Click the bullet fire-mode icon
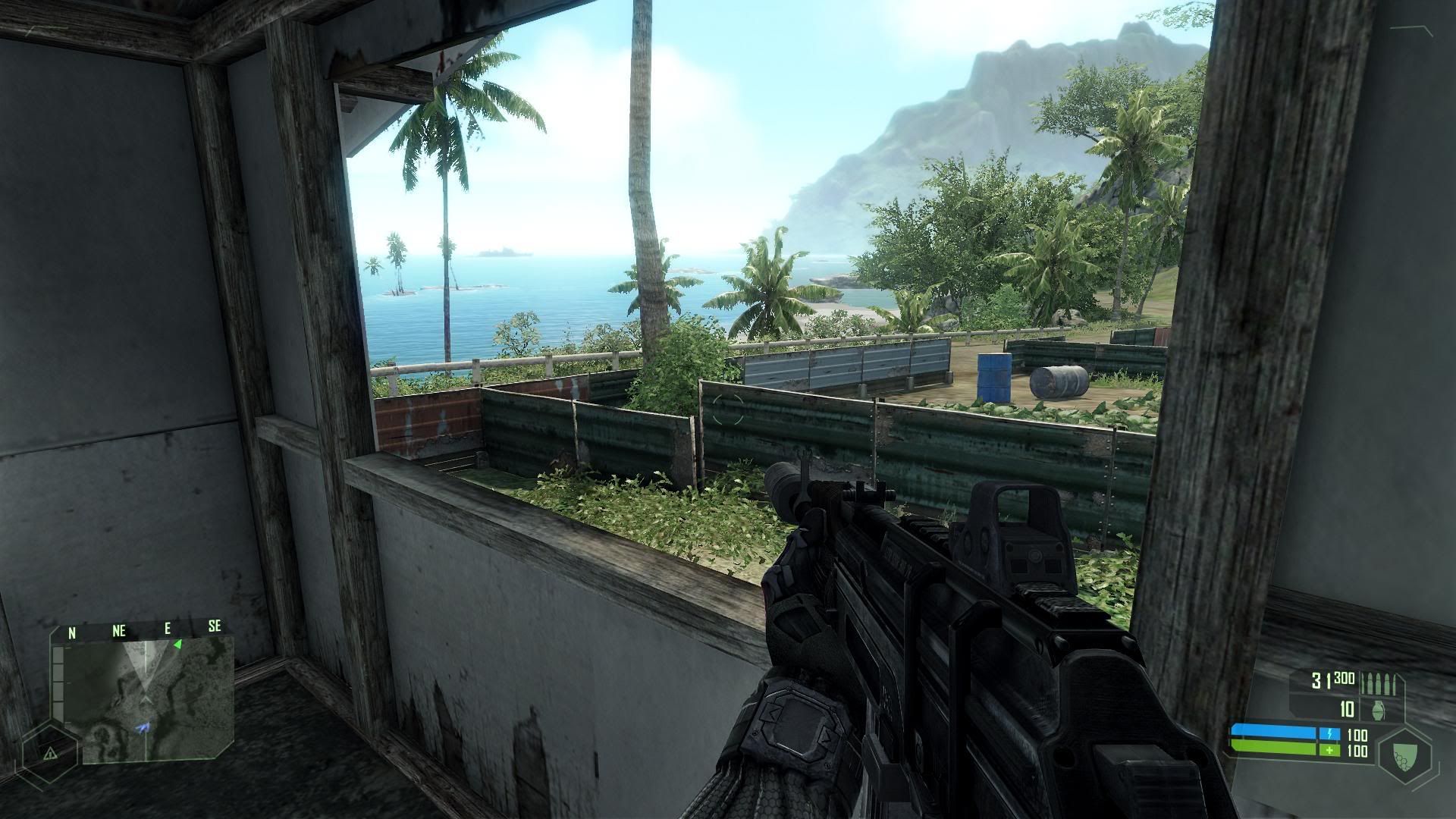The width and height of the screenshot is (1456, 819). coord(1377,682)
